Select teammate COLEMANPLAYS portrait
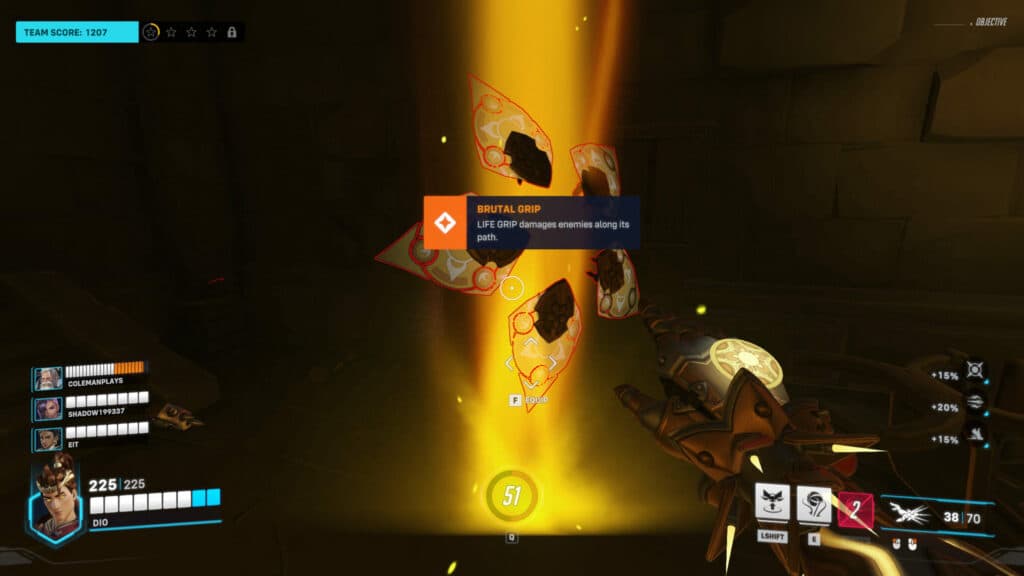The image size is (1024, 576). pyautogui.click(x=47, y=379)
